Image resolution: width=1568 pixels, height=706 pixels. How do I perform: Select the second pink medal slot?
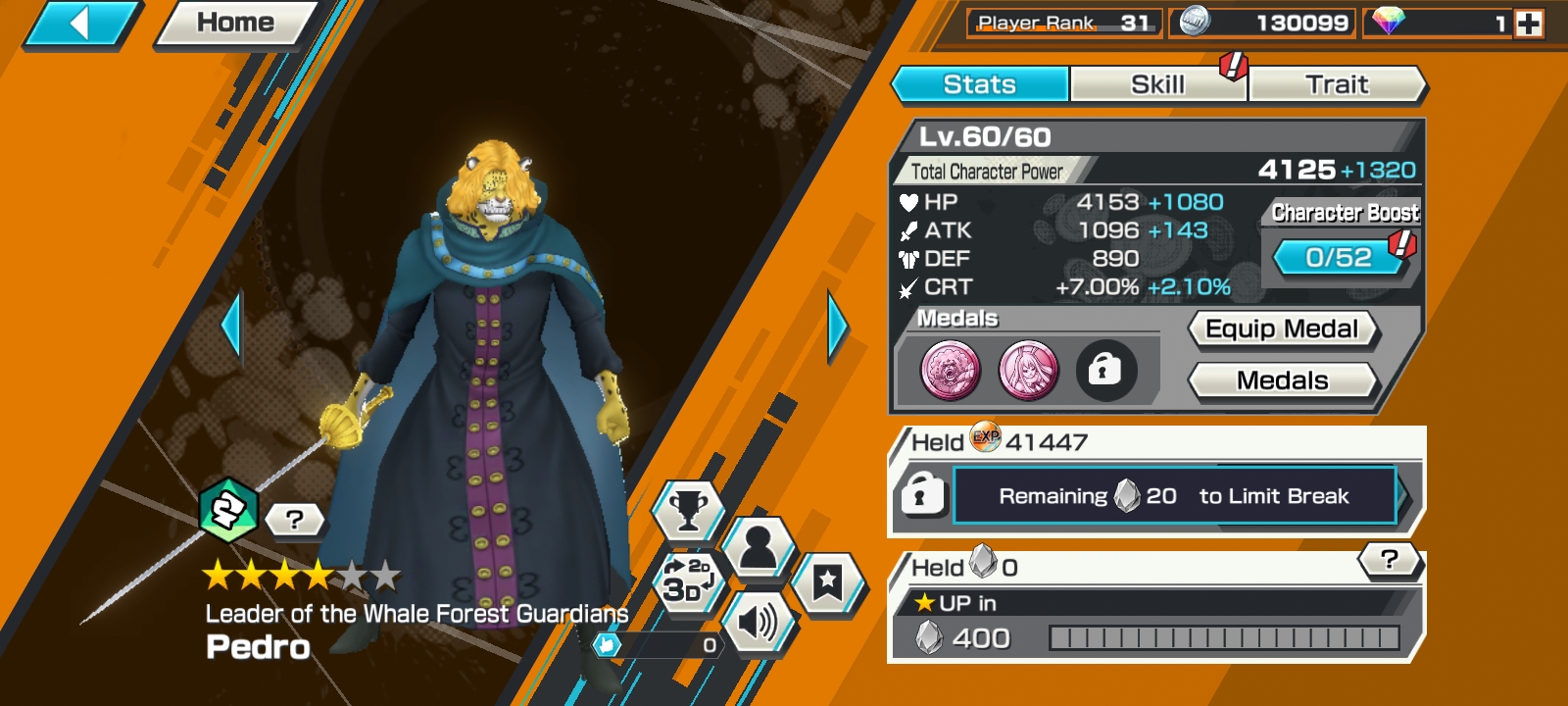[1028, 371]
